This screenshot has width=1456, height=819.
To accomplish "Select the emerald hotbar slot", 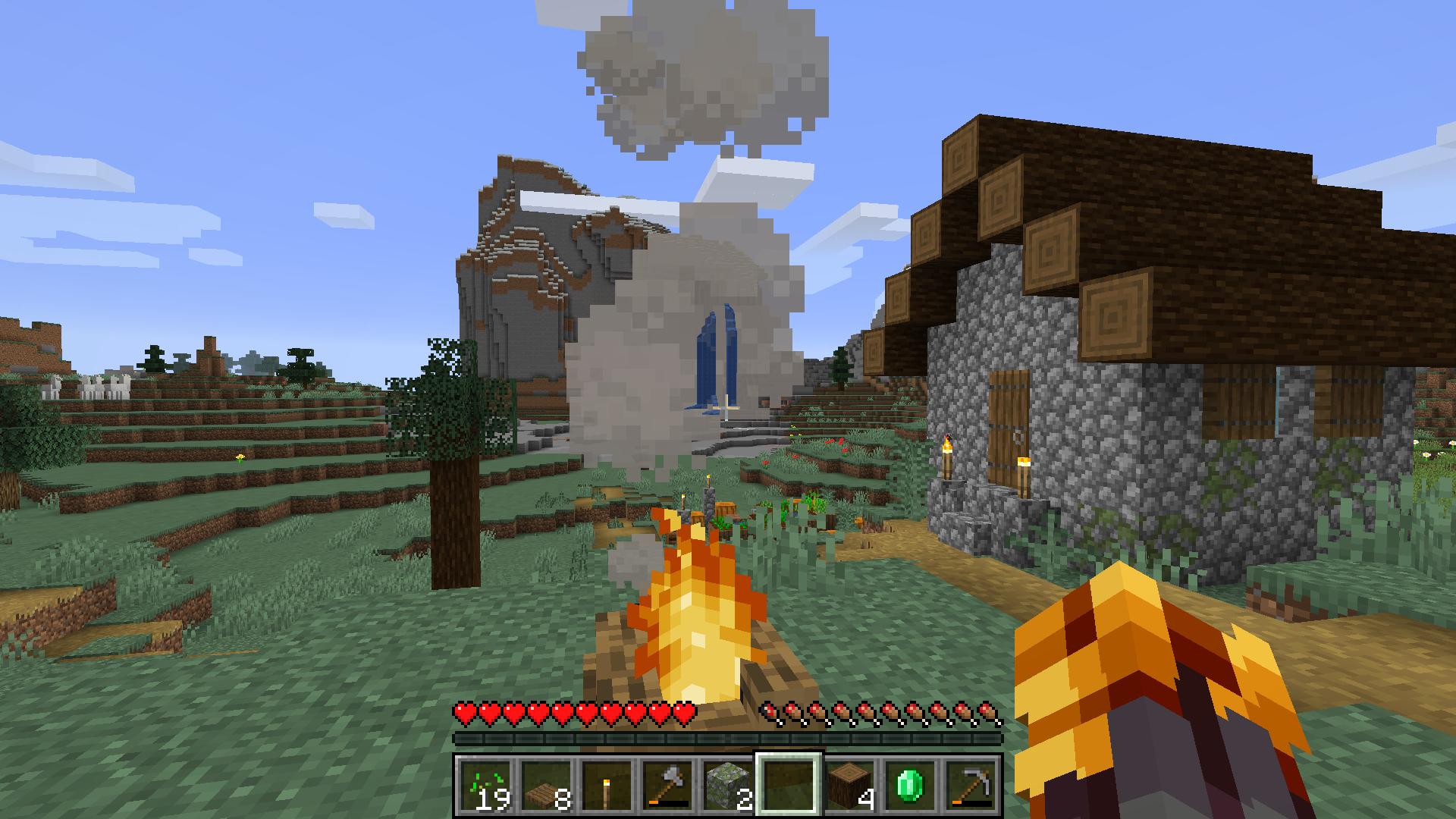I will [910, 786].
